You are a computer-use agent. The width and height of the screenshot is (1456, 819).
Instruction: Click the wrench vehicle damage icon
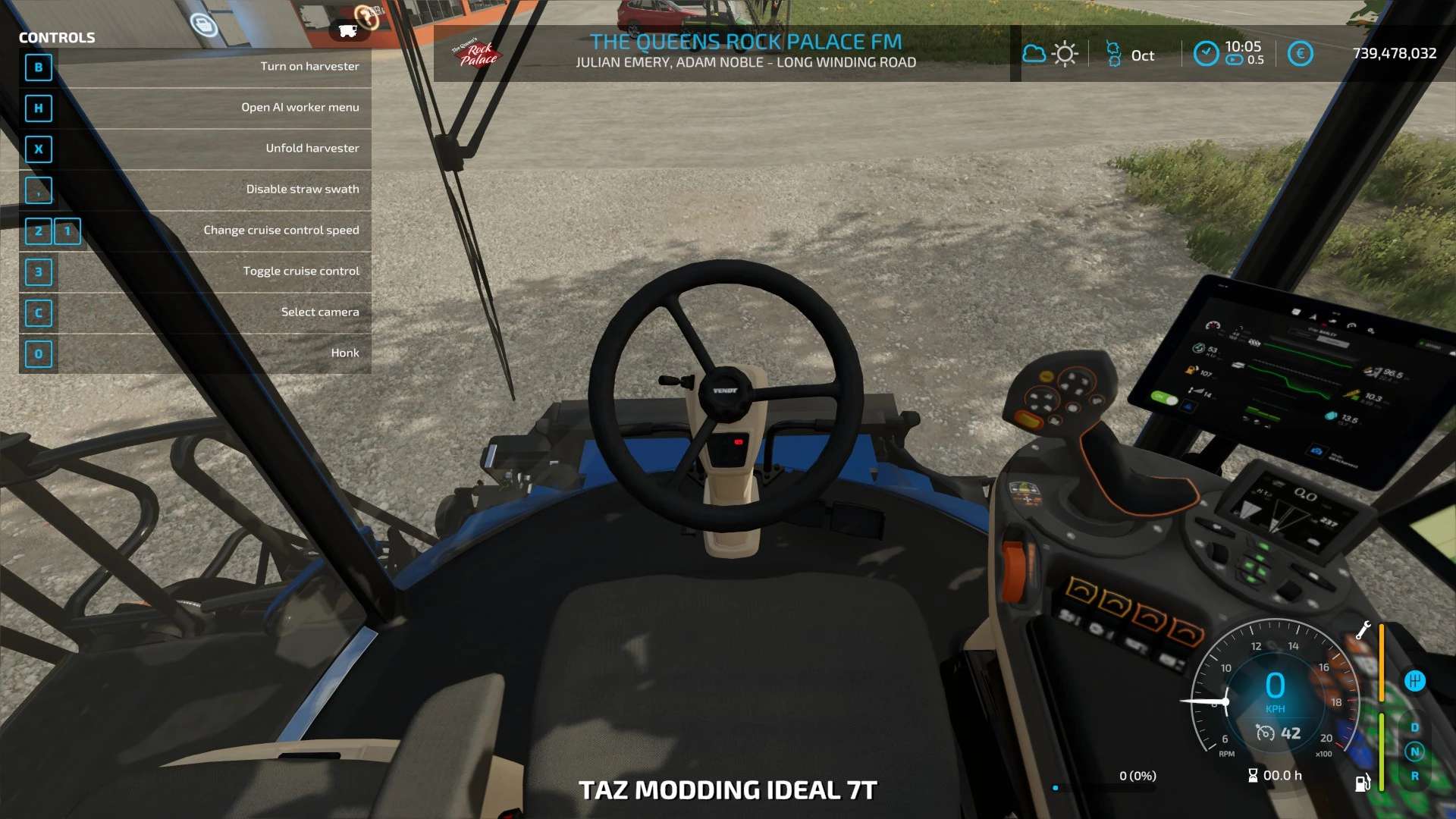[x=1363, y=629]
